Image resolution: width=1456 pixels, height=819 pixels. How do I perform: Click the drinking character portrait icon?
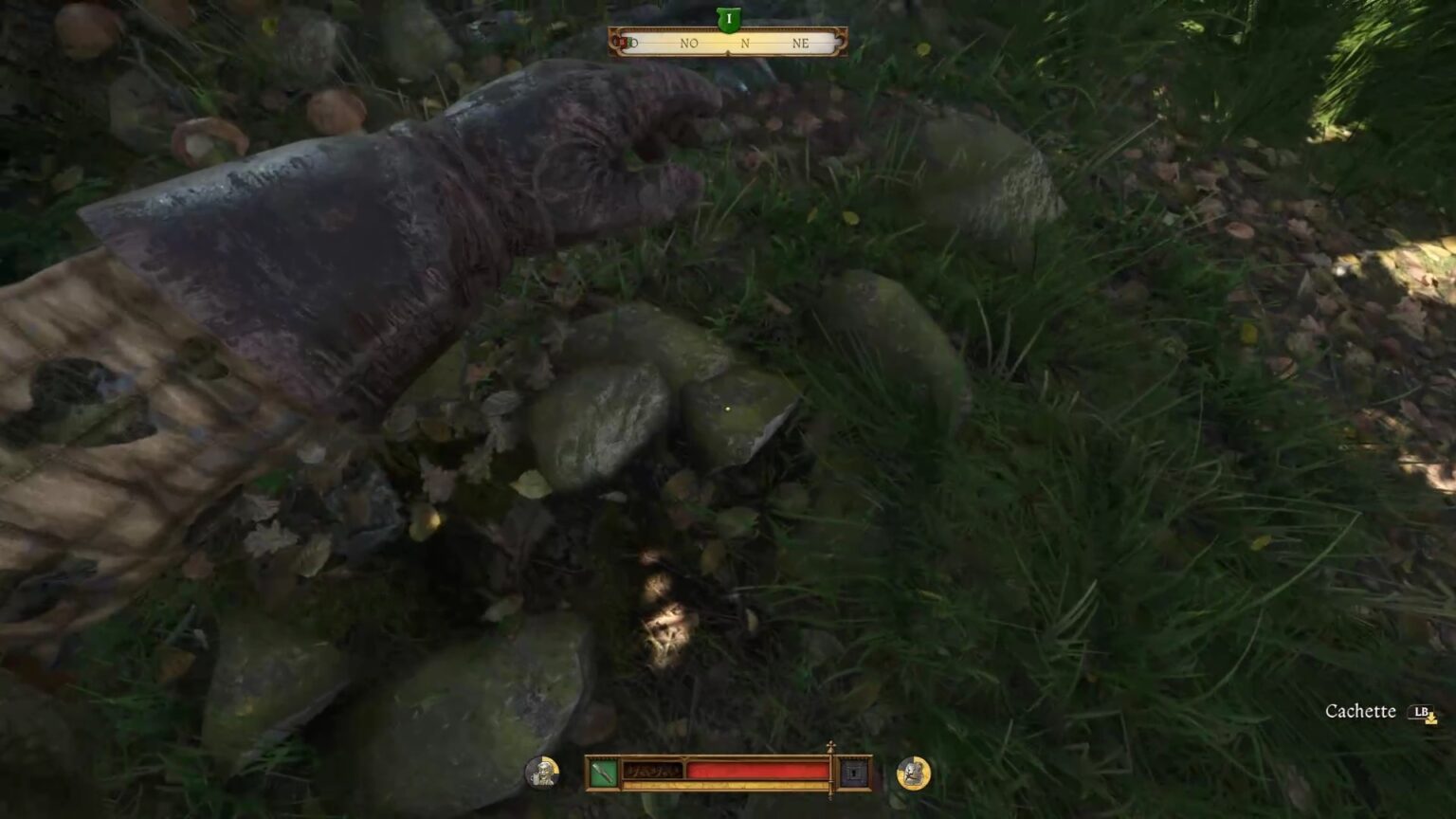540,771
